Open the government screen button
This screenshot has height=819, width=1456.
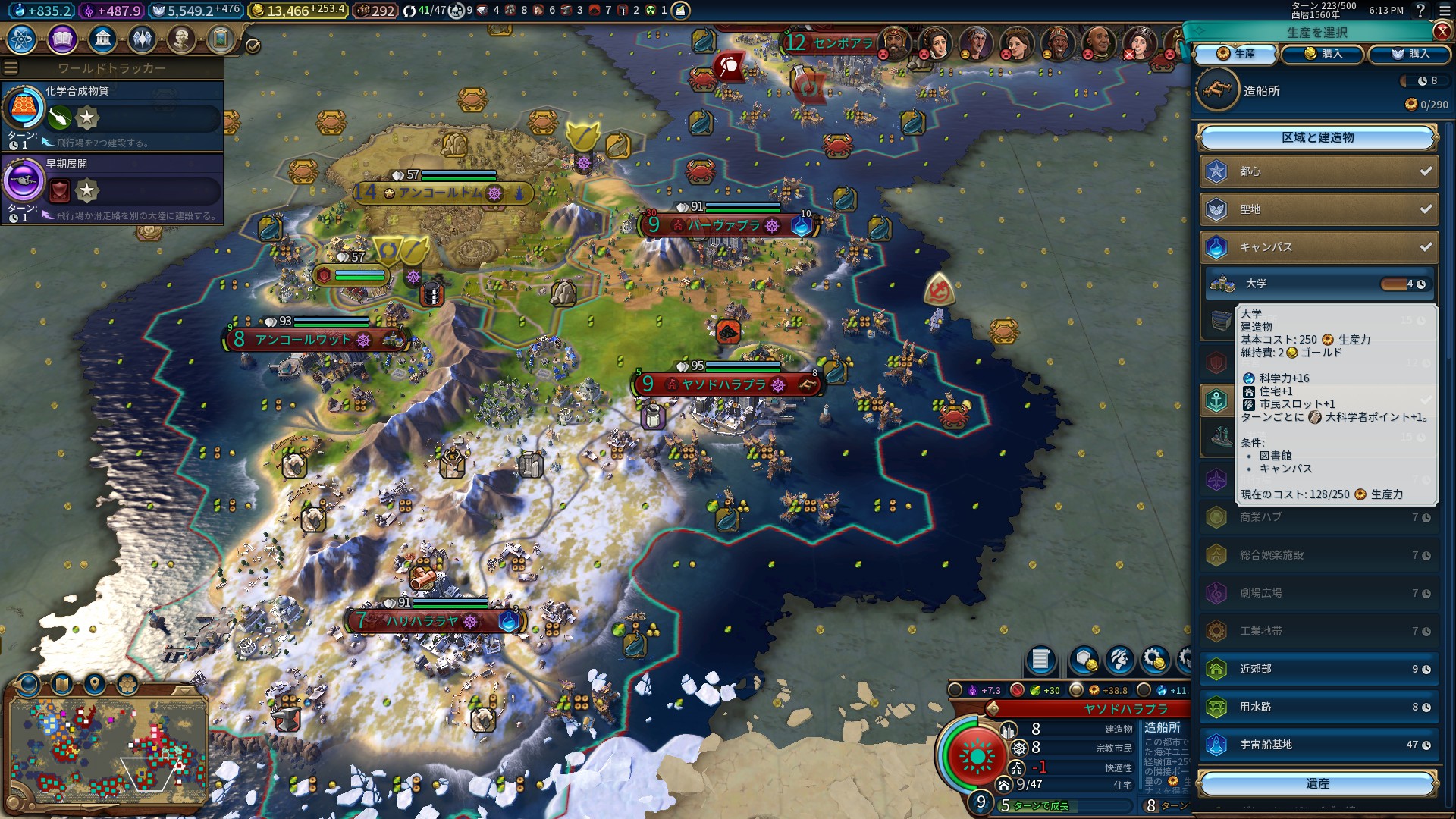[102, 39]
